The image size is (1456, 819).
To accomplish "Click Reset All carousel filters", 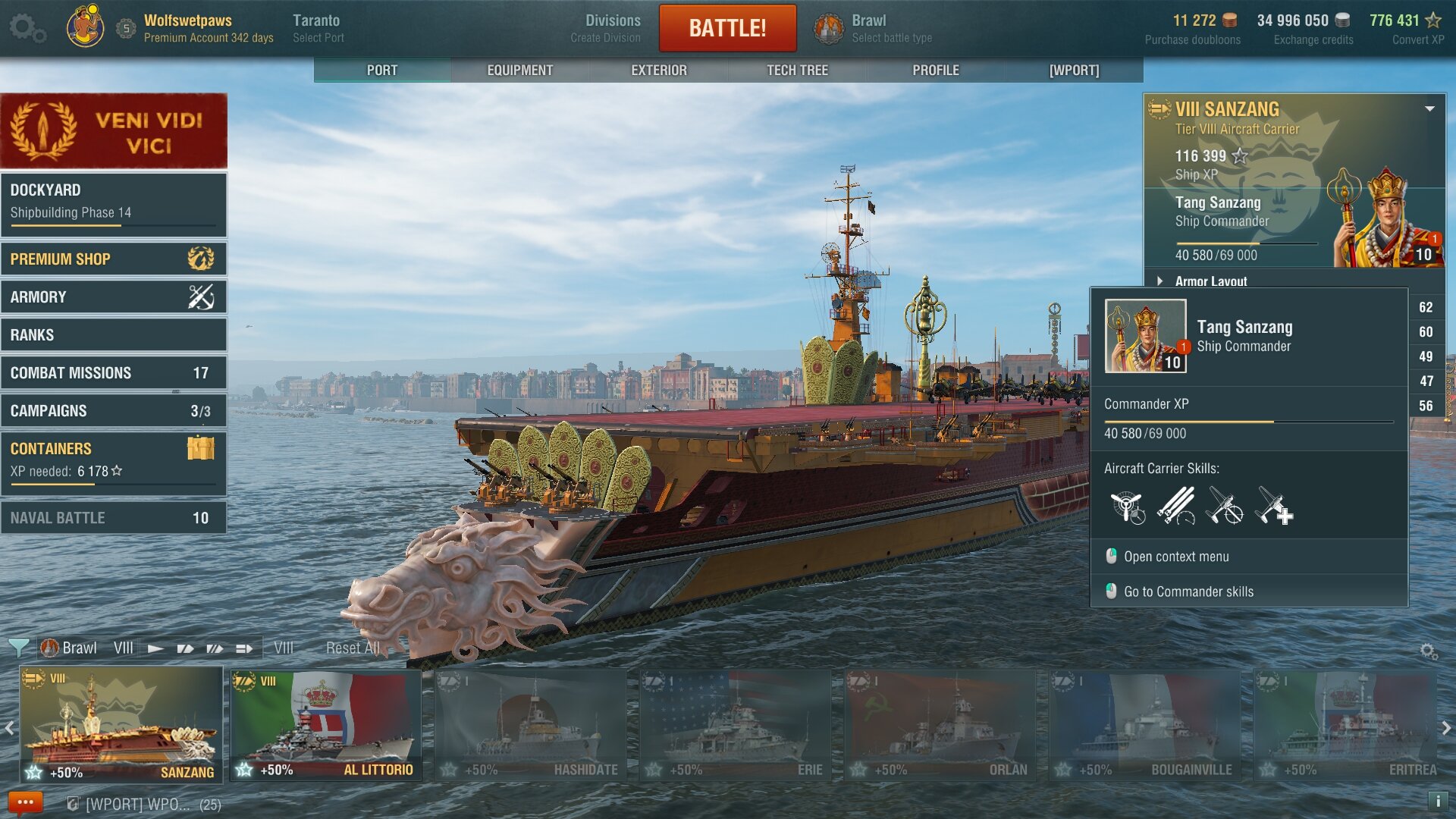I will pyautogui.click(x=353, y=648).
